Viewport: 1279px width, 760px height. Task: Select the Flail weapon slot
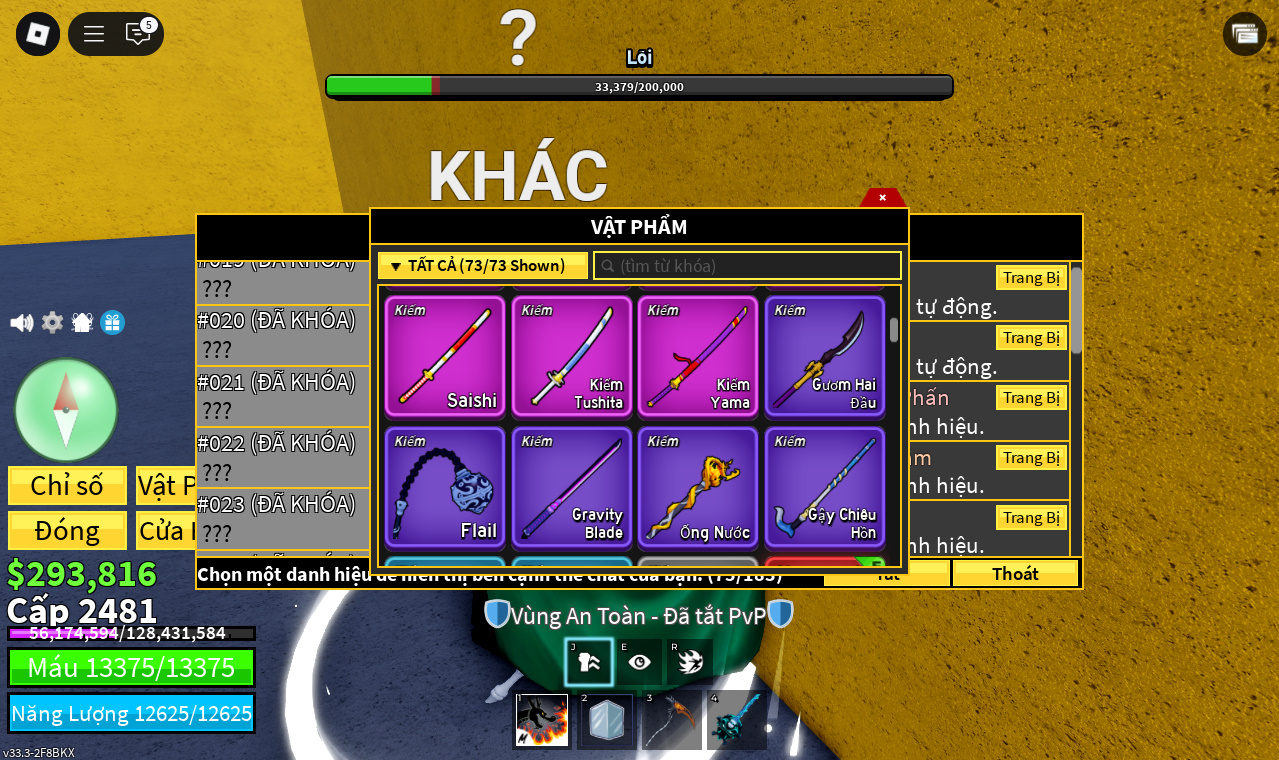click(x=445, y=487)
